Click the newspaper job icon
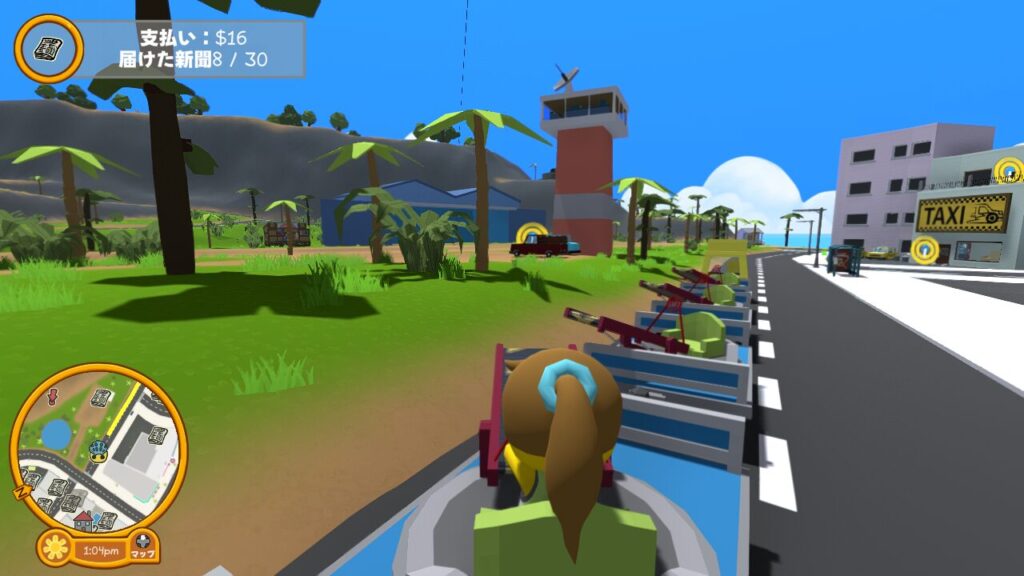This screenshot has width=1024, height=576. pos(48,48)
